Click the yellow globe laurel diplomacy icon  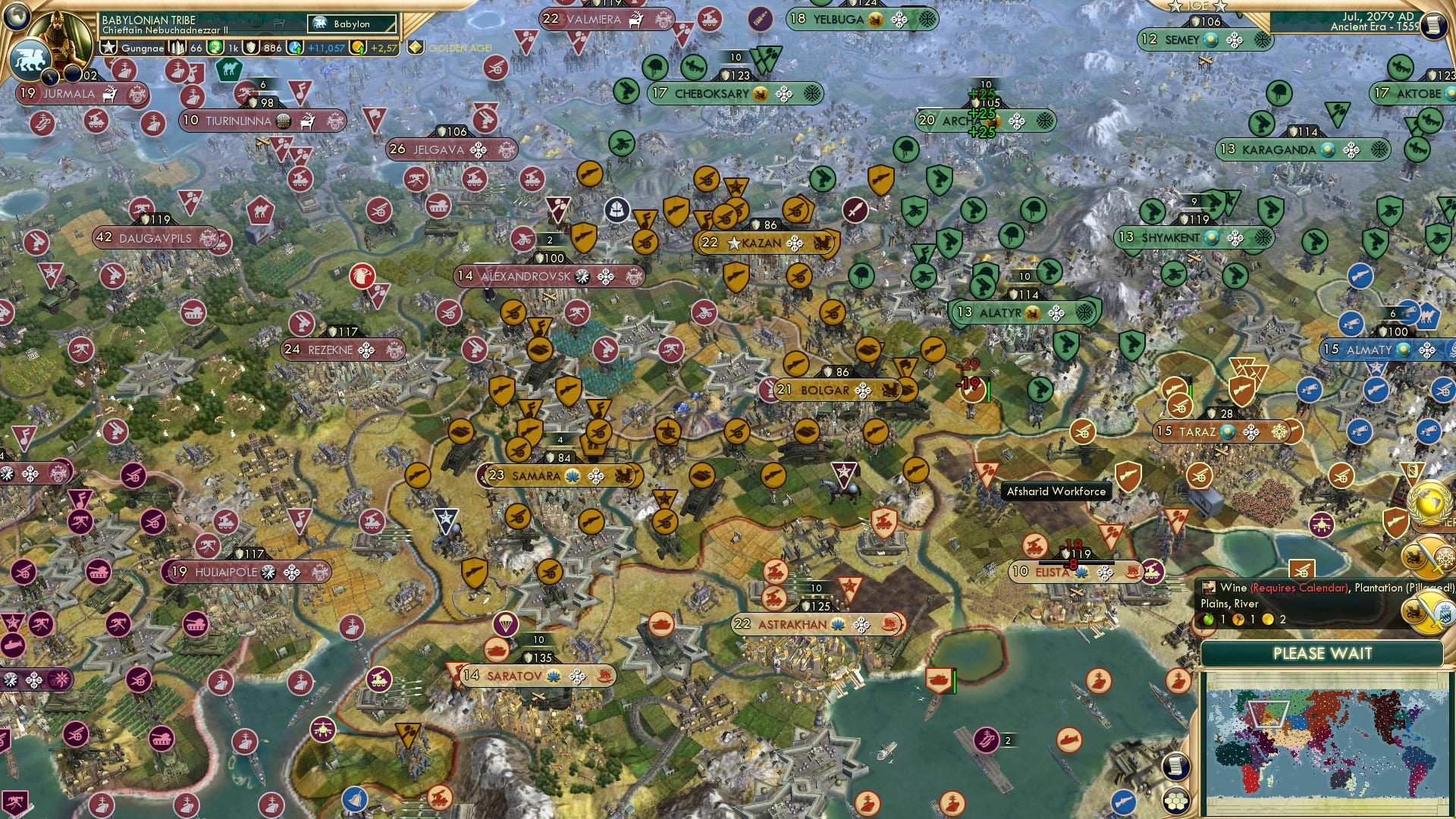(1428, 500)
